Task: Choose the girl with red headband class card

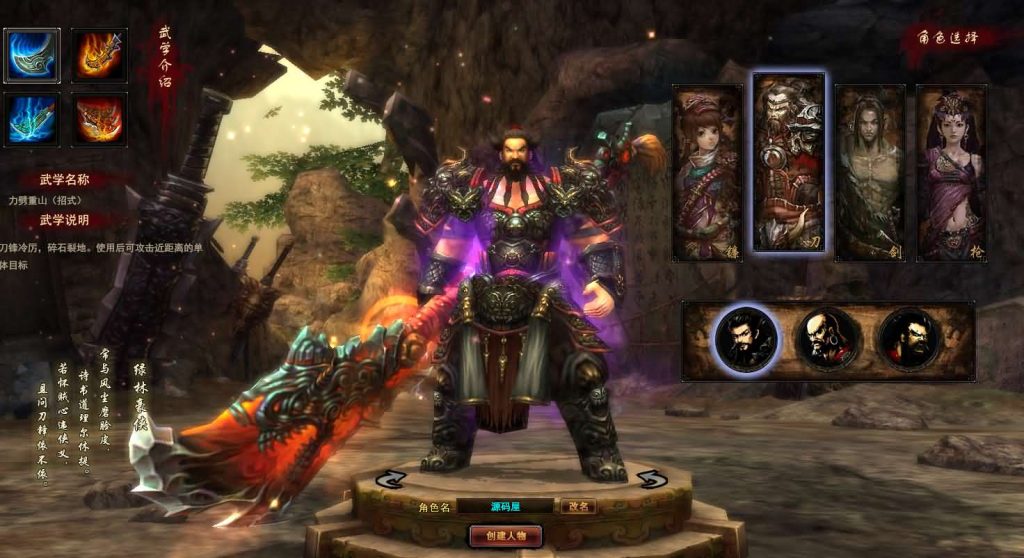Action: tap(707, 172)
